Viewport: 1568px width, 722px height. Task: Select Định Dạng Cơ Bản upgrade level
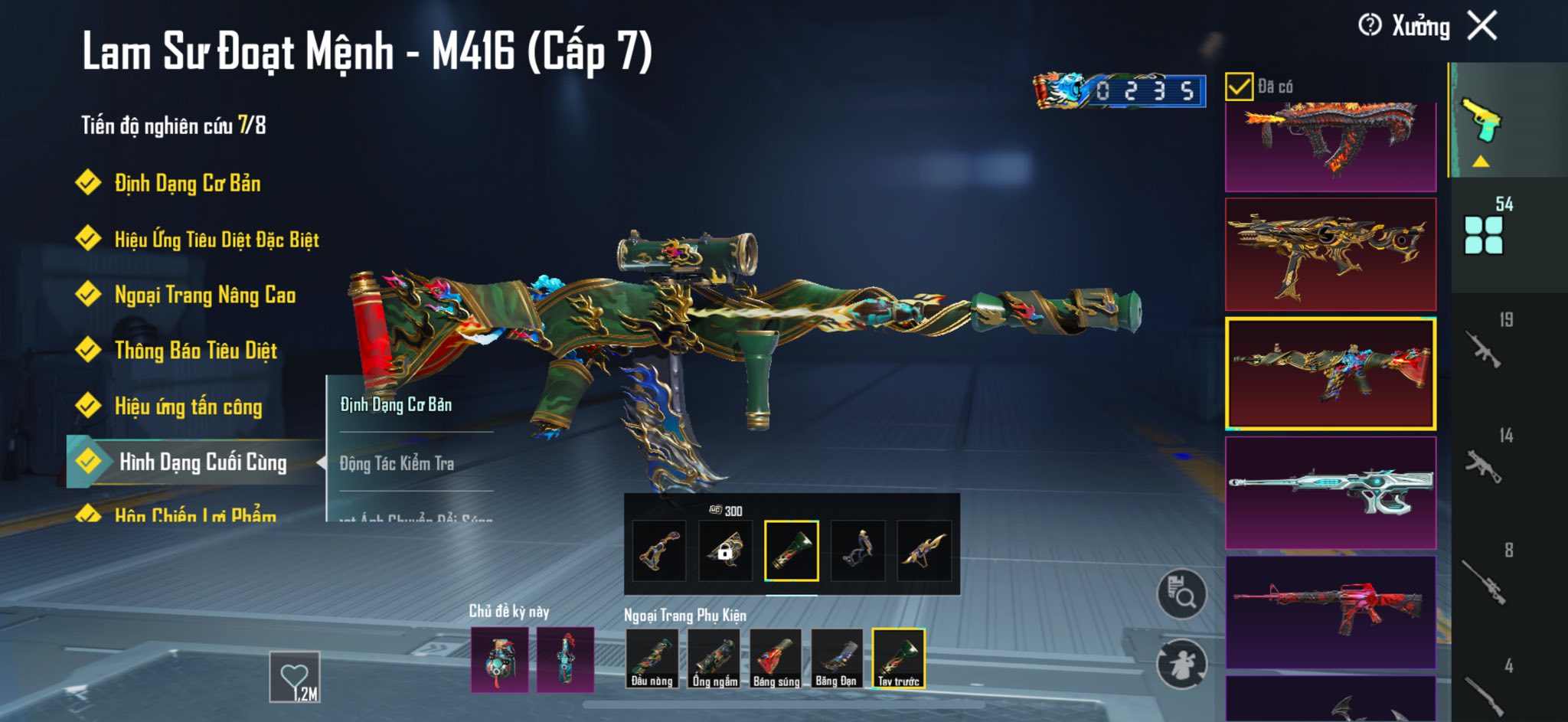coord(187,184)
